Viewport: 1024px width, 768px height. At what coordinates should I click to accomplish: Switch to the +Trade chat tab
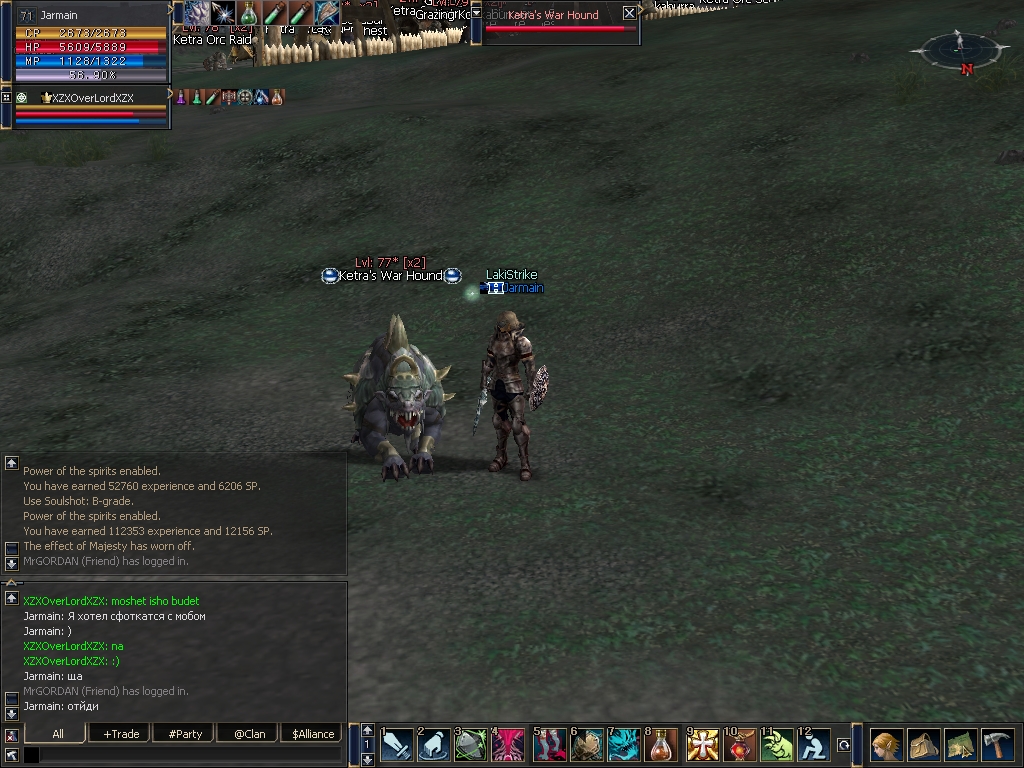click(x=121, y=734)
